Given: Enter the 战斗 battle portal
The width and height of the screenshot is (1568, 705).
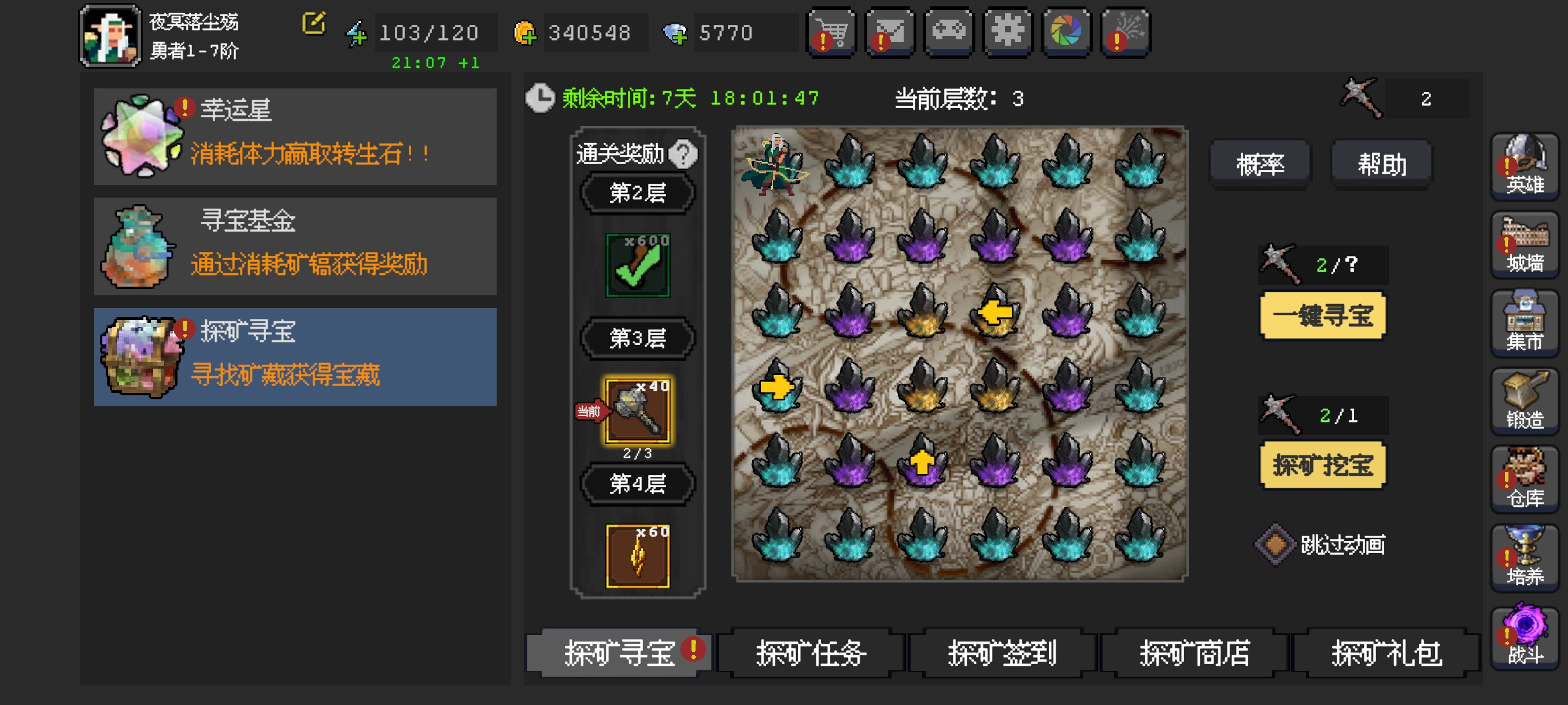Looking at the screenshot, I should (x=1524, y=636).
